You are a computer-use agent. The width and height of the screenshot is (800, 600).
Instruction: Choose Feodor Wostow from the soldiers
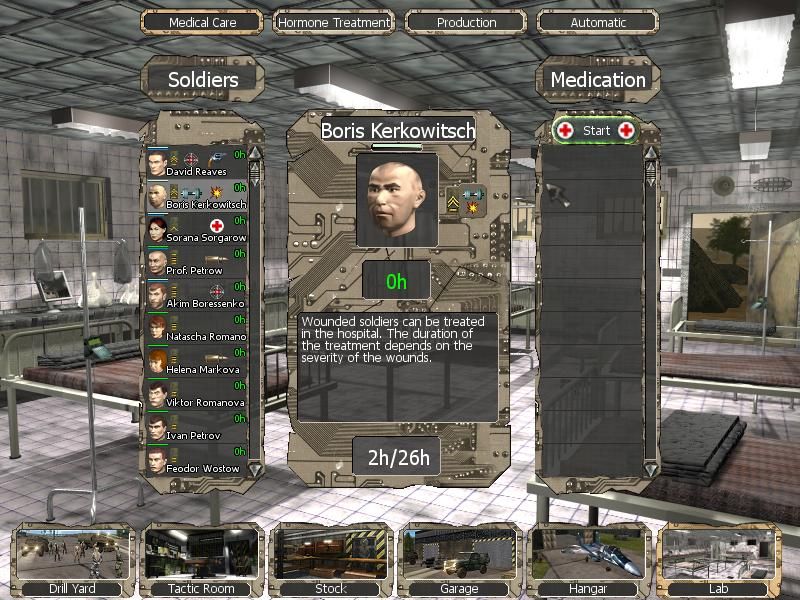click(196, 459)
